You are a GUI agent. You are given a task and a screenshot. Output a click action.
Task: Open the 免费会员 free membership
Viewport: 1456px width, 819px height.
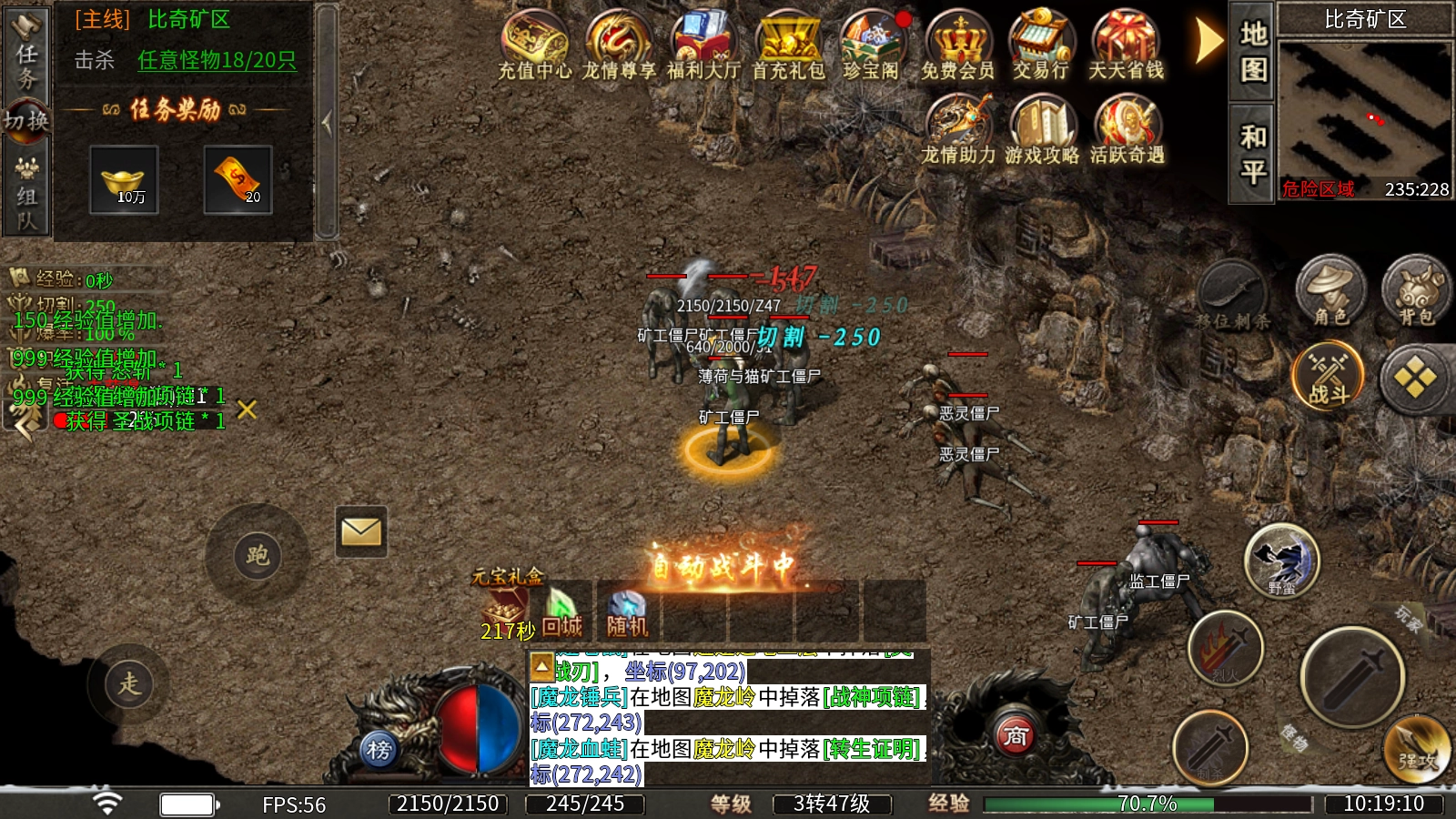[957, 45]
